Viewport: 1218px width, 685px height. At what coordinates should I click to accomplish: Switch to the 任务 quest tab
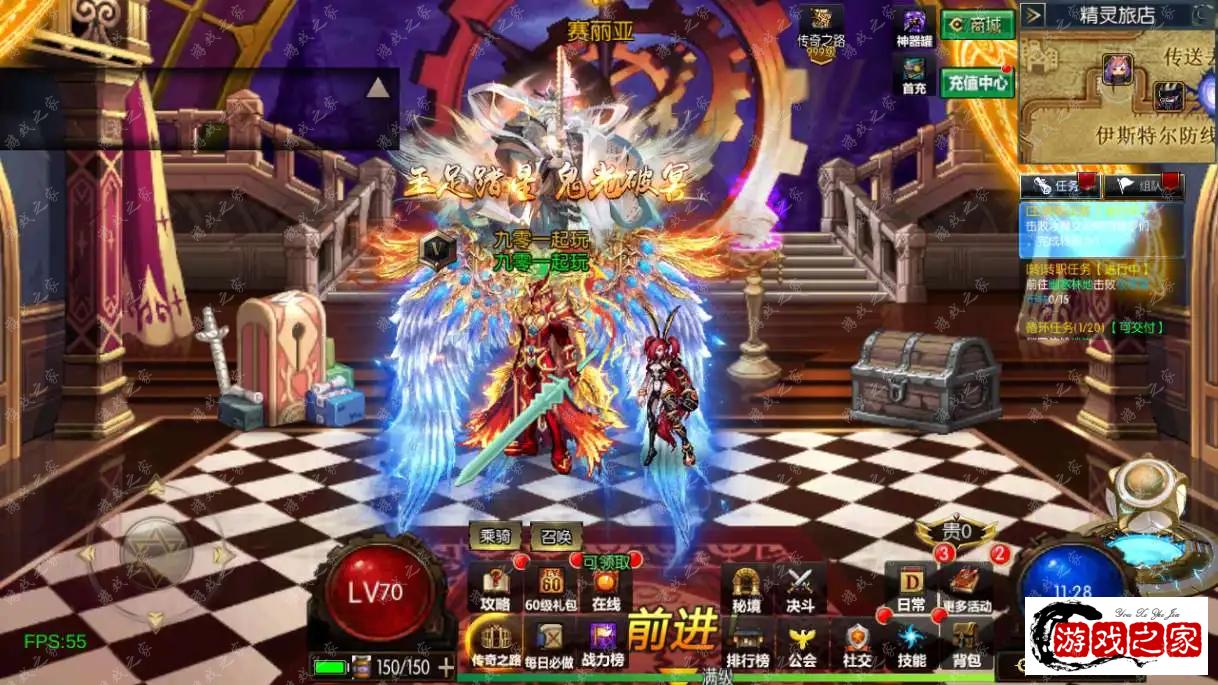[1060, 185]
